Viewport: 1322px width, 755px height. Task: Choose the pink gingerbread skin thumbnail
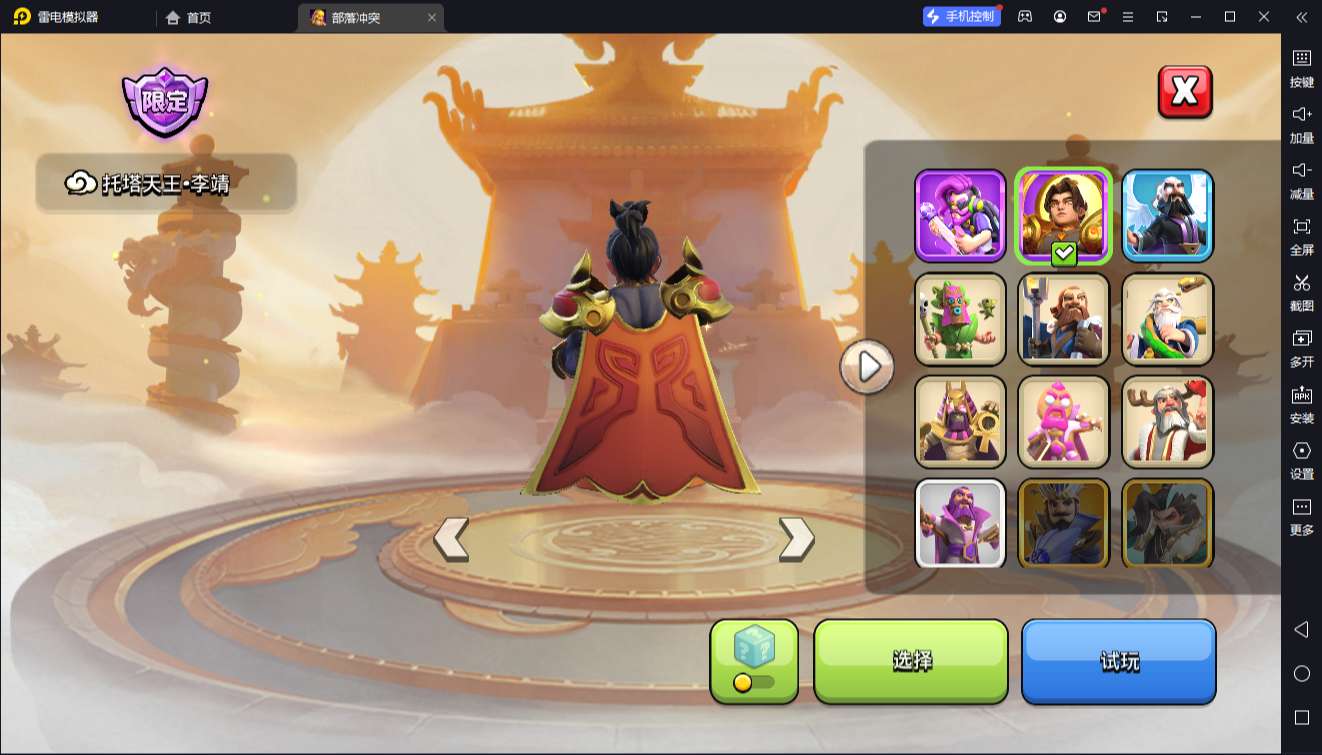click(x=1064, y=422)
